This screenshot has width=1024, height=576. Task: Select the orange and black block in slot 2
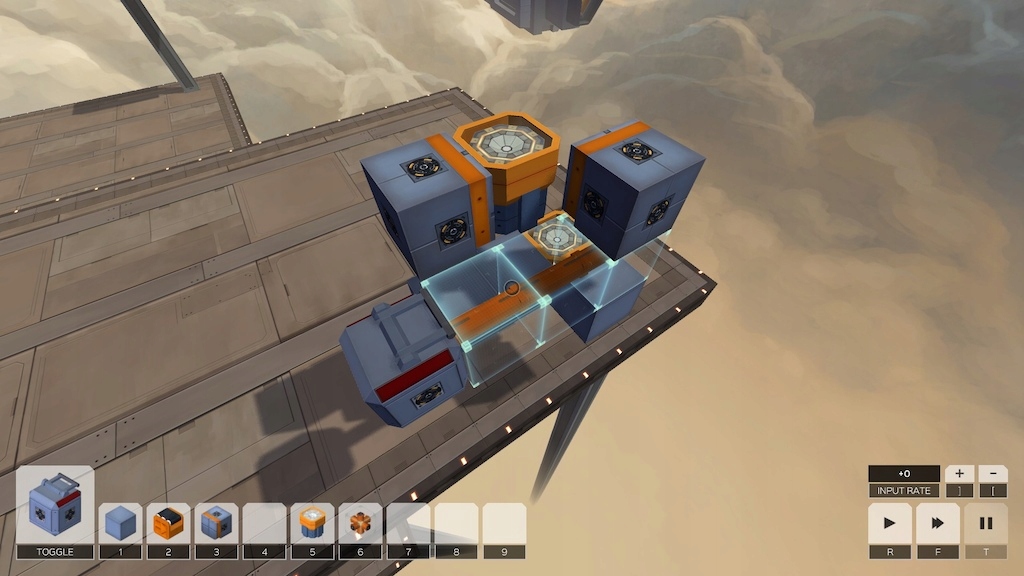(x=168, y=523)
